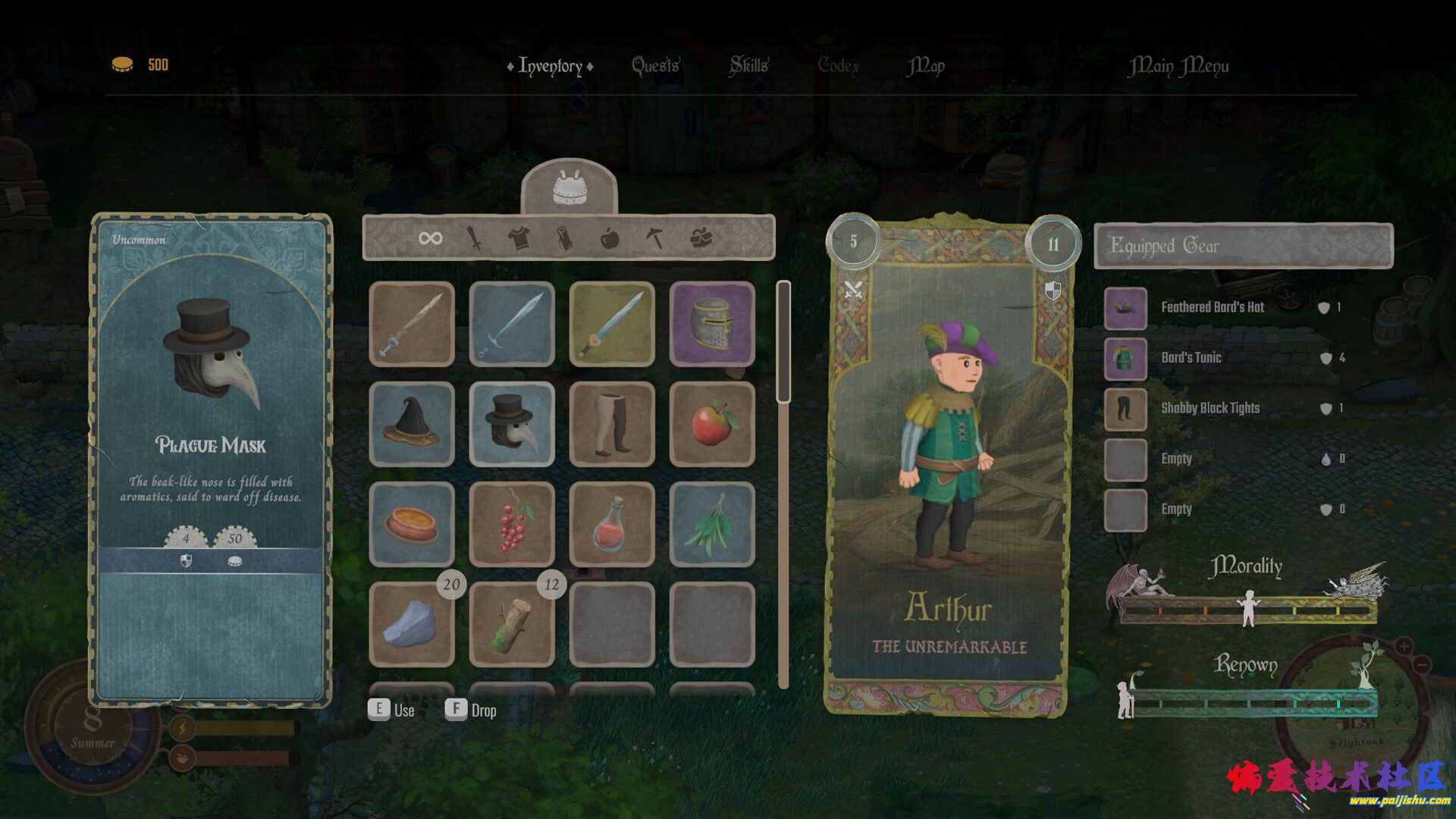Switch to the Skills tab
The image size is (1456, 819).
(748, 66)
